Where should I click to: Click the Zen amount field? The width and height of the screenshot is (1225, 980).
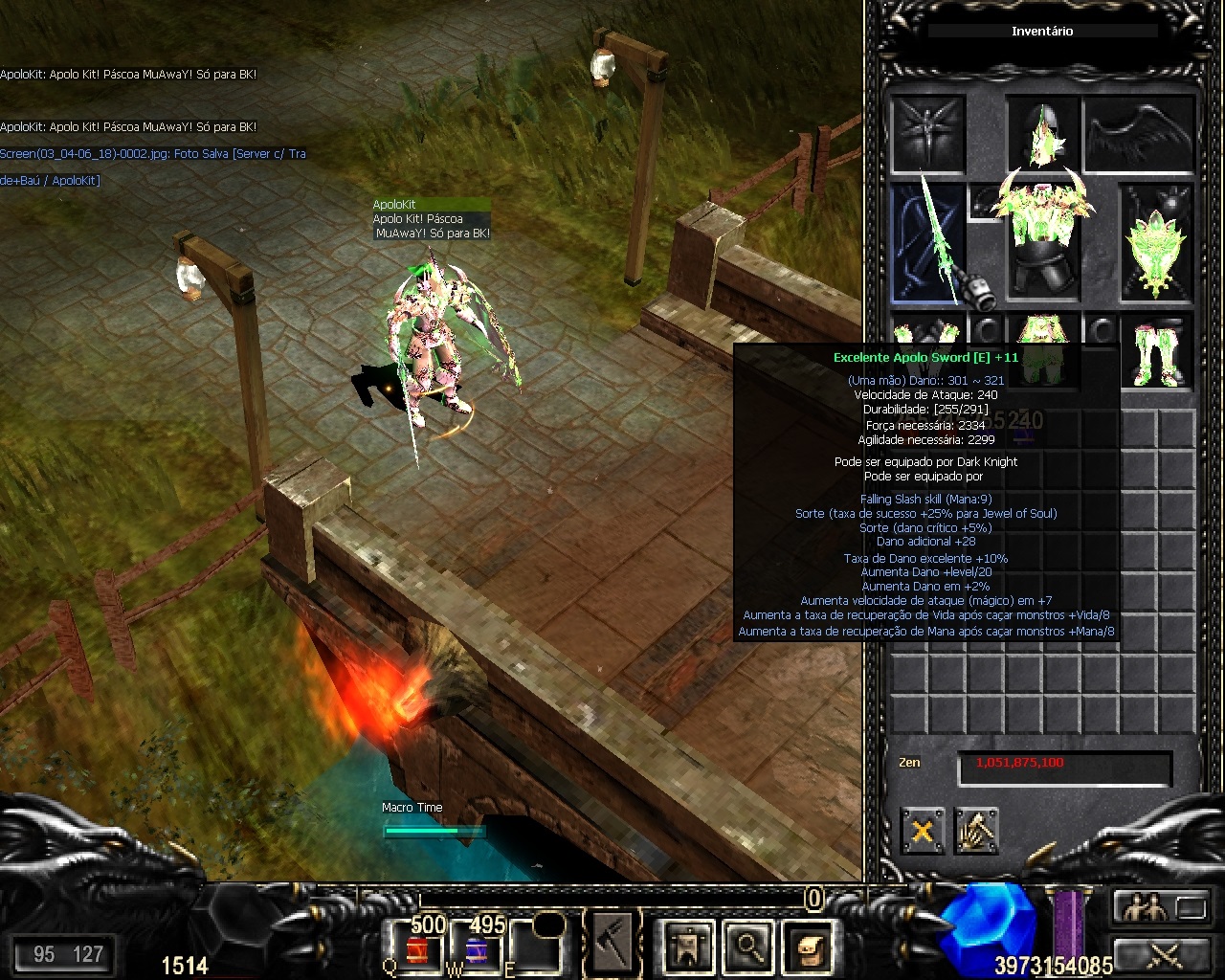(x=1064, y=765)
